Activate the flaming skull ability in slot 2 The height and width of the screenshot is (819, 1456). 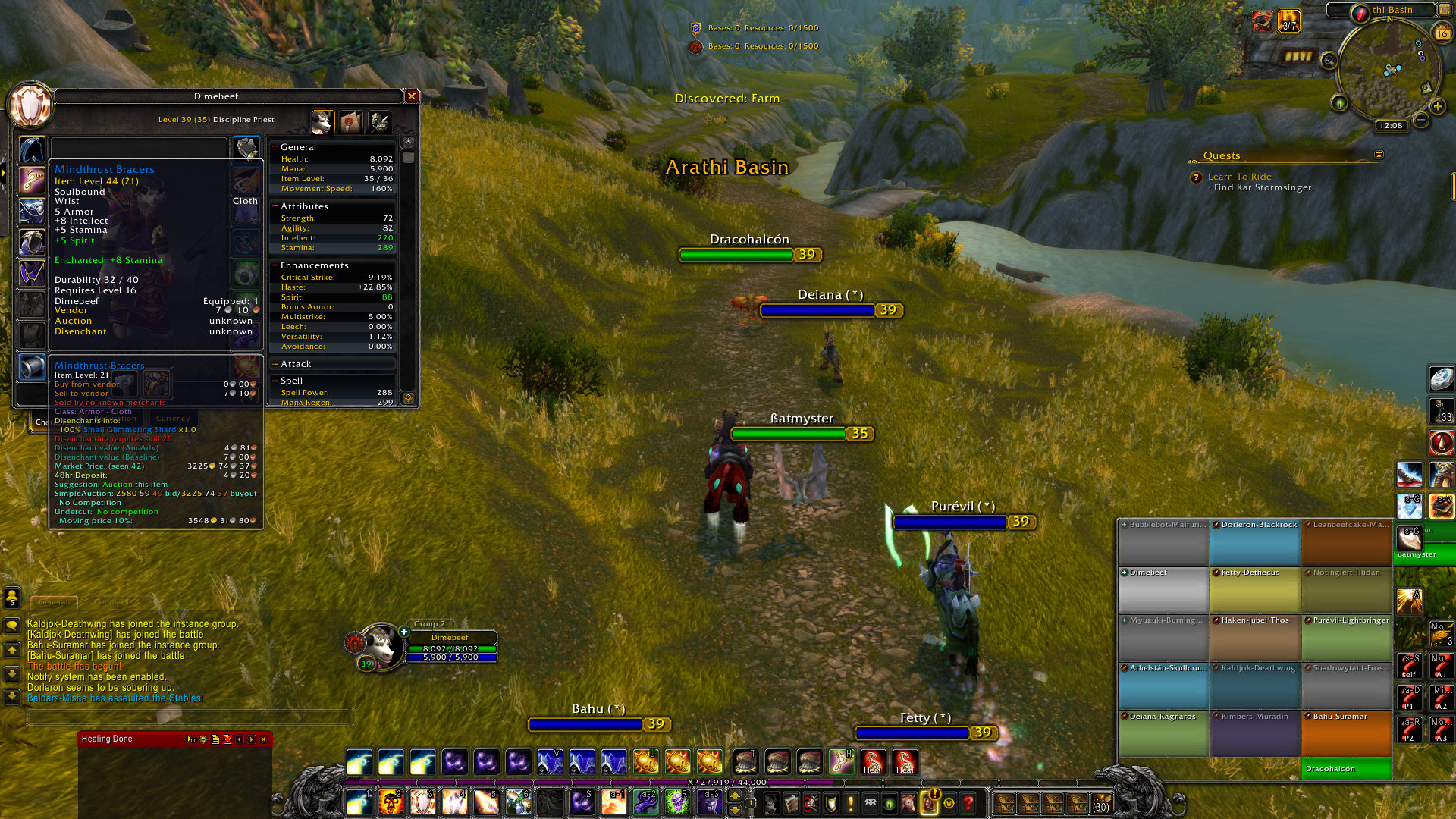tap(391, 802)
